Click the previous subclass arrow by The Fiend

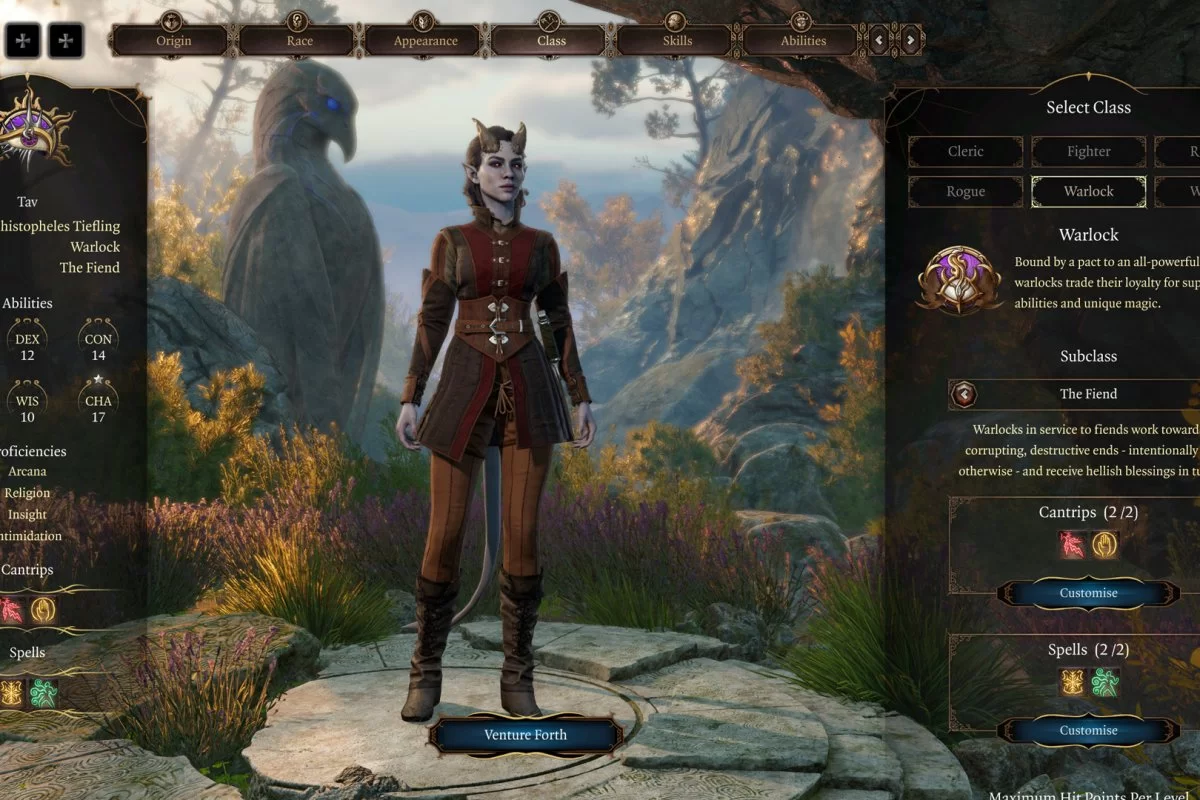click(964, 394)
